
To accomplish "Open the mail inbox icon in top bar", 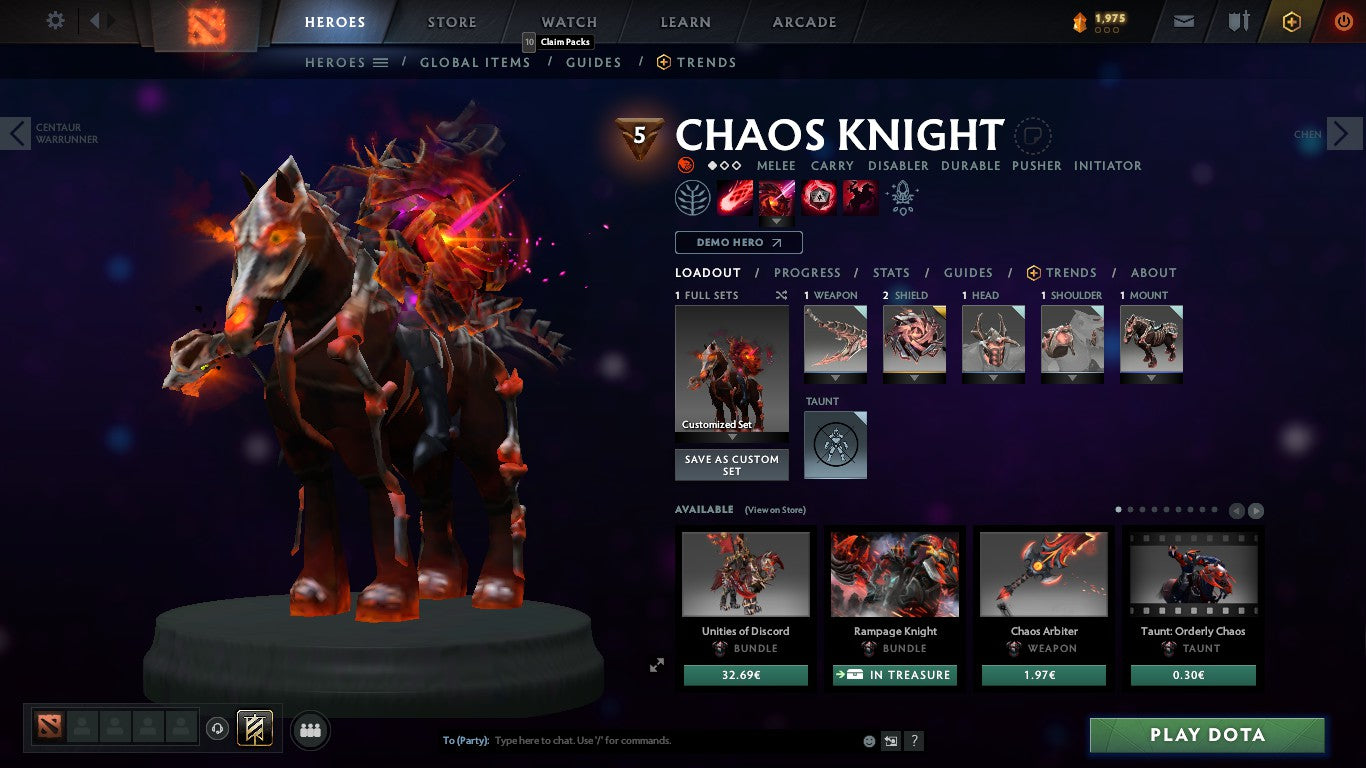I will (1183, 21).
